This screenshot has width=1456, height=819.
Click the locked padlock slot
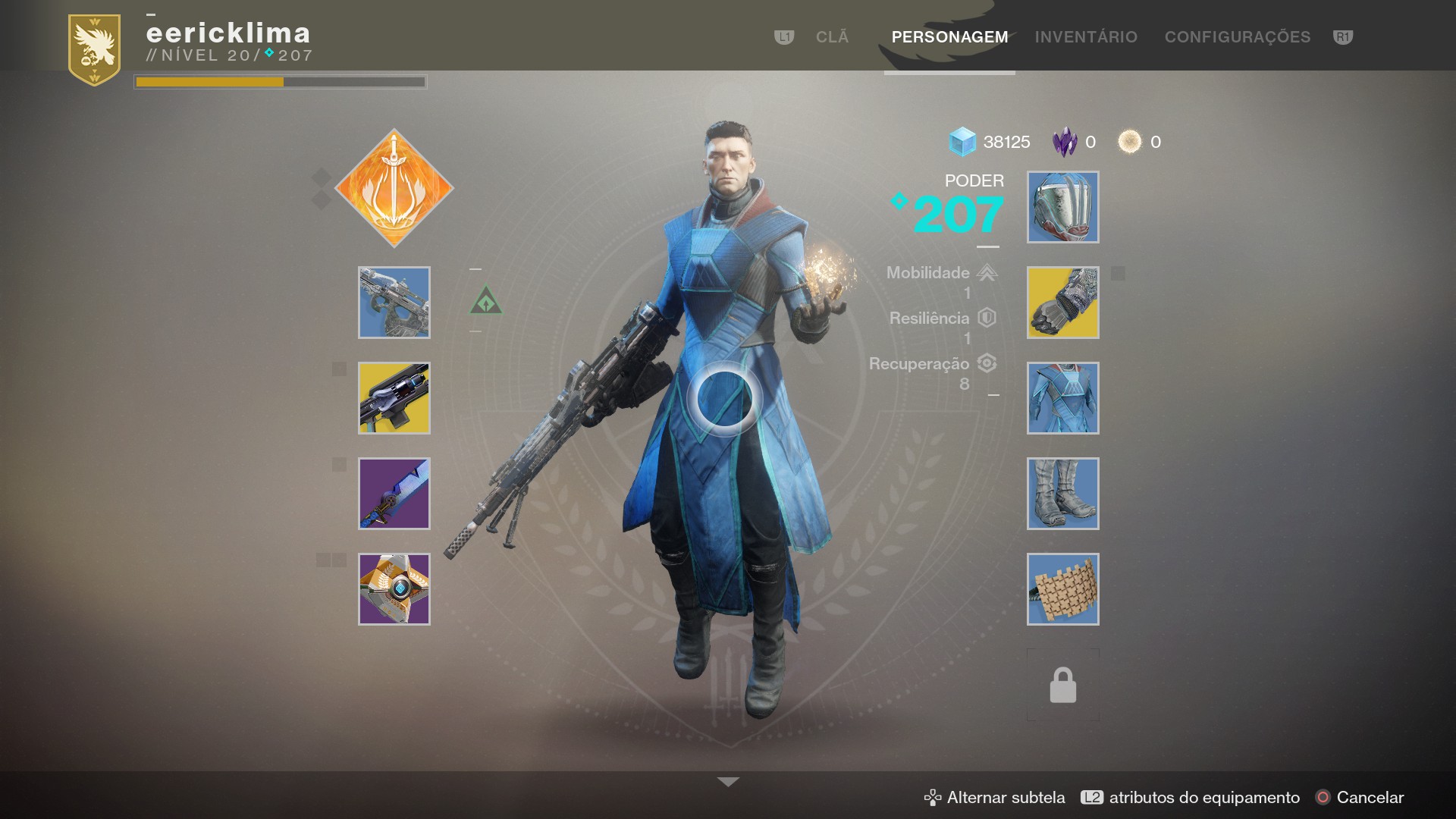tap(1062, 685)
